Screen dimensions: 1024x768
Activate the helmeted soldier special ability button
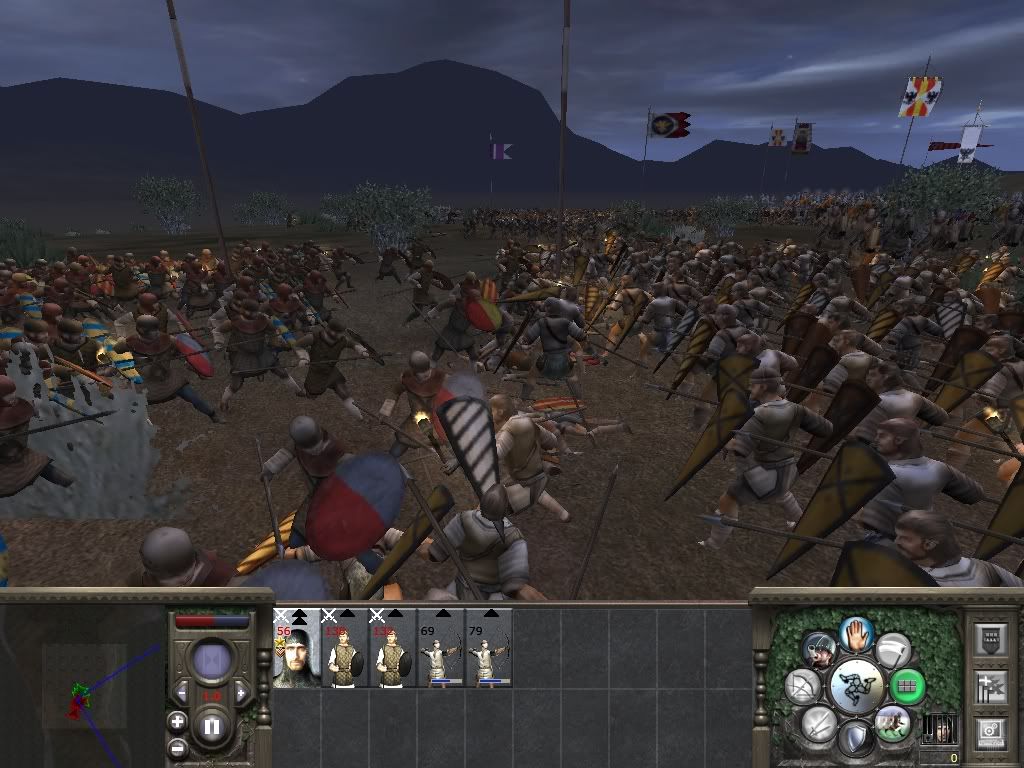pyautogui.click(x=820, y=650)
